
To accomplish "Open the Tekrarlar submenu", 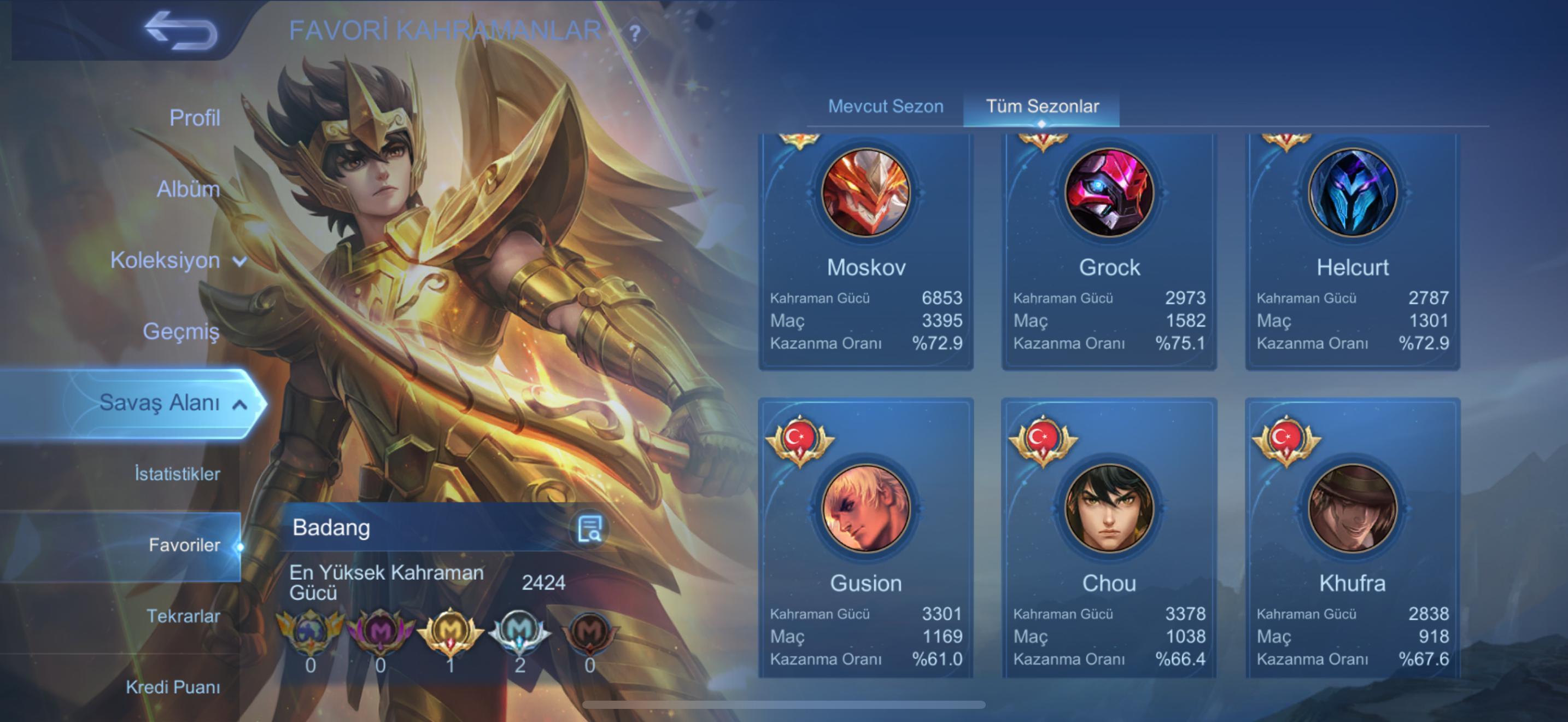I will pyautogui.click(x=183, y=616).
